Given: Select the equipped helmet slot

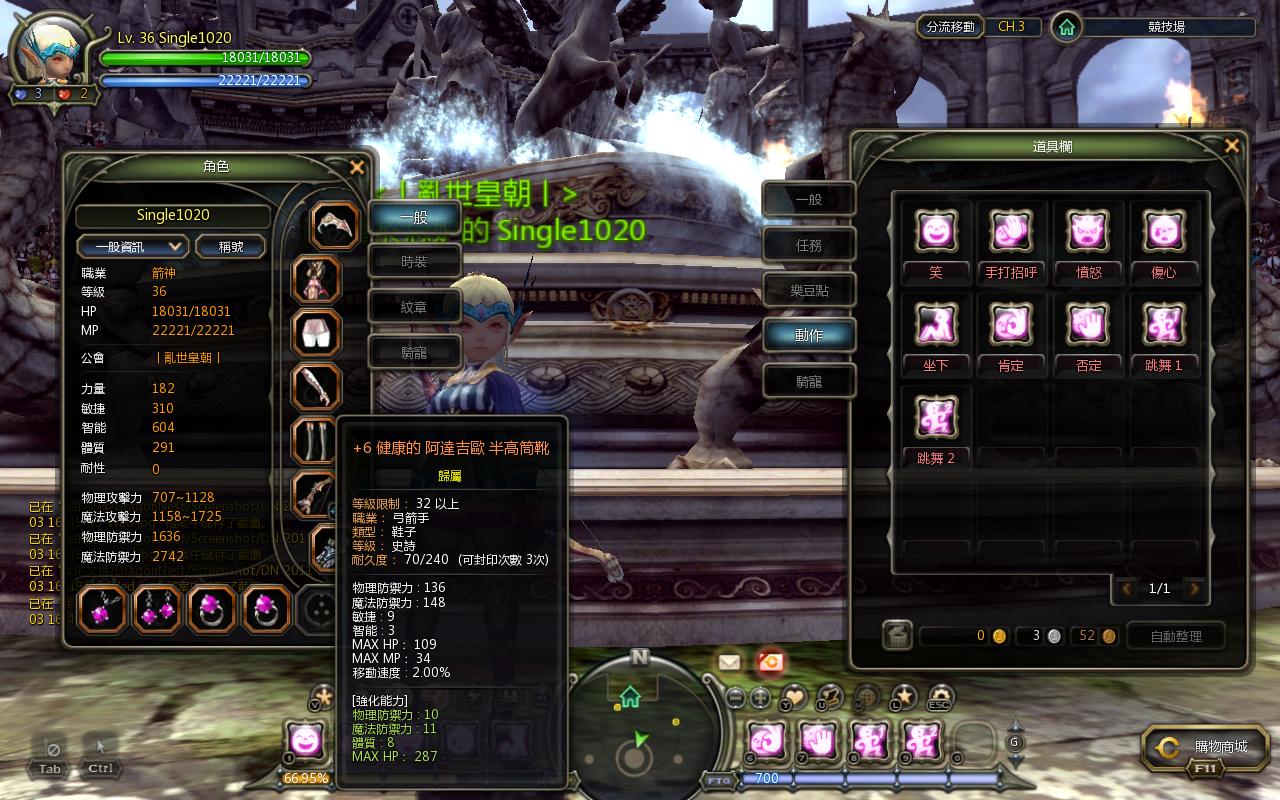Looking at the screenshot, I should pyautogui.click(x=334, y=226).
